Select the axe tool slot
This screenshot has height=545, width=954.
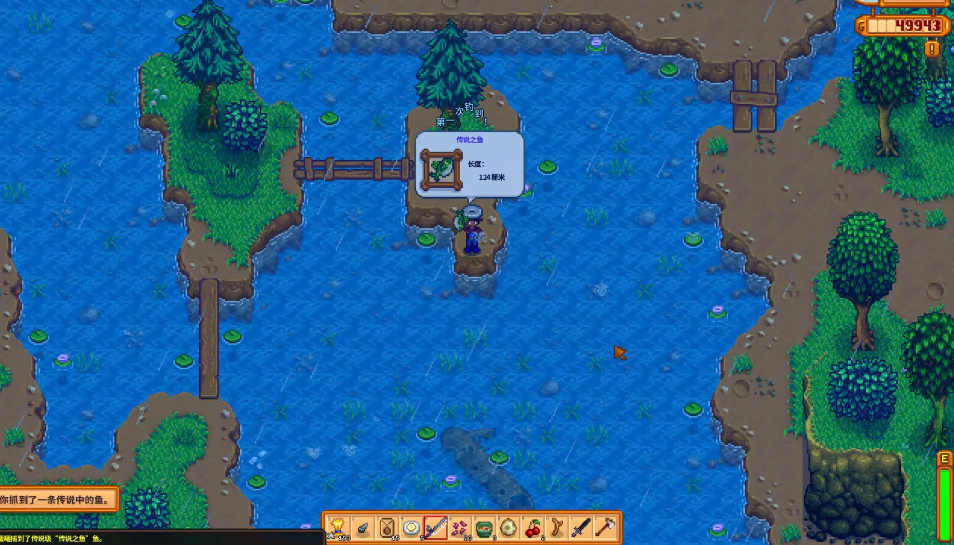tap(605, 527)
